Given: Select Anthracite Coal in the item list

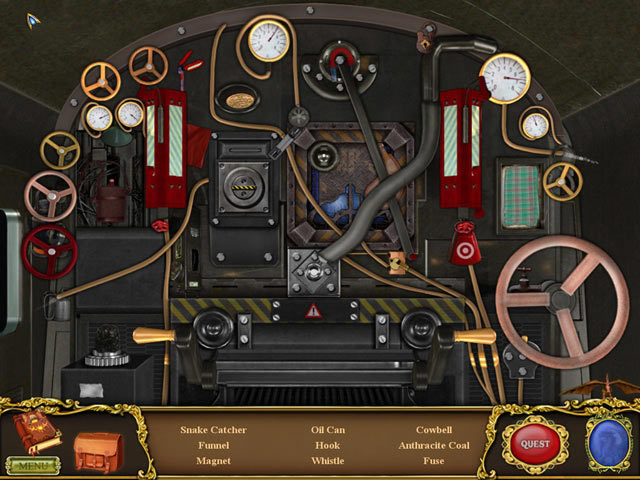Looking at the screenshot, I should (434, 445).
